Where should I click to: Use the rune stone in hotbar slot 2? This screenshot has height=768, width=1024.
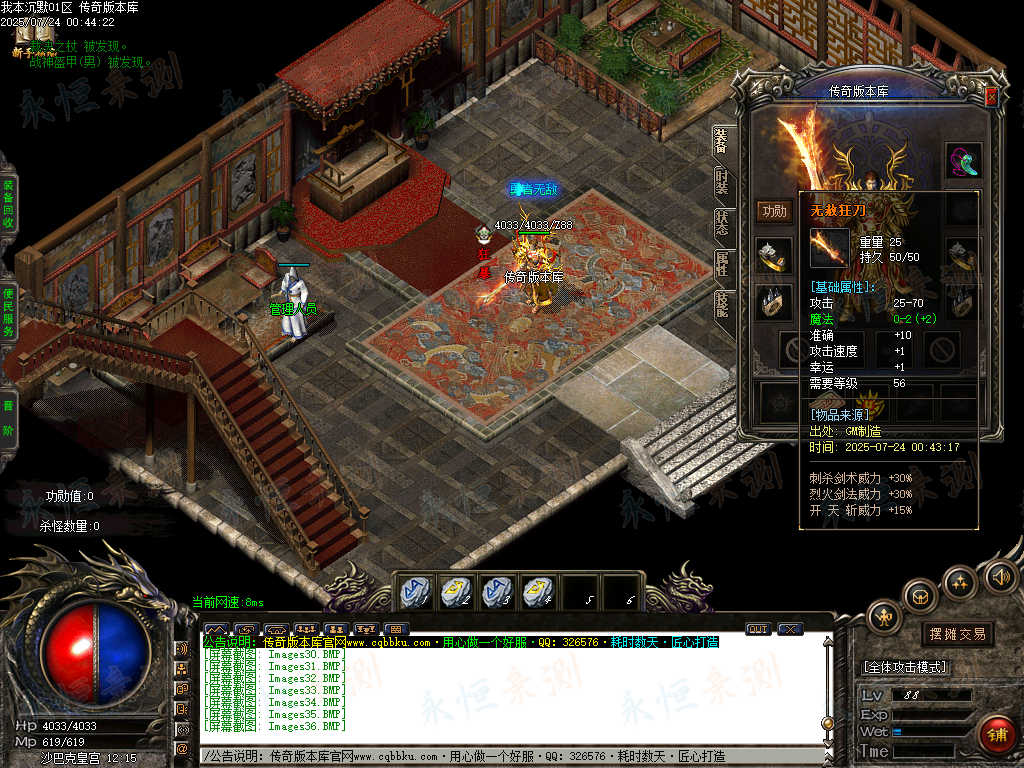click(x=457, y=592)
